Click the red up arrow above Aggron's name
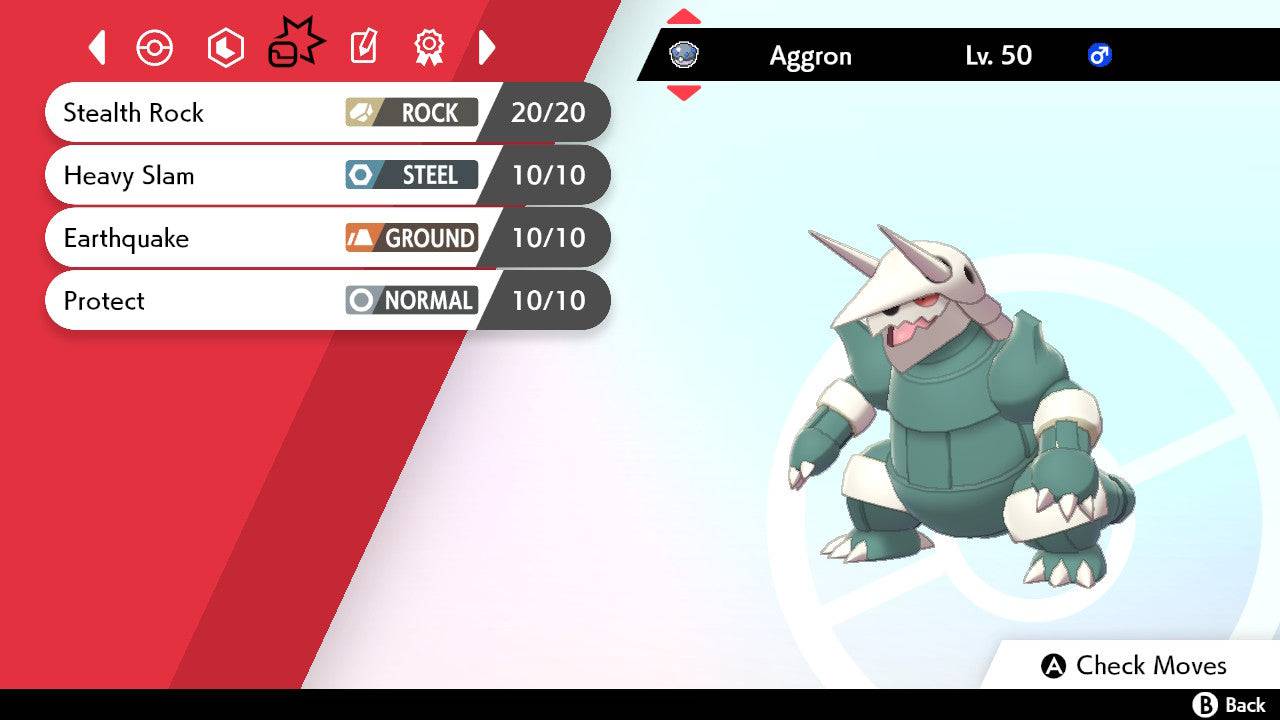This screenshot has height=720, width=1280. 684,14
